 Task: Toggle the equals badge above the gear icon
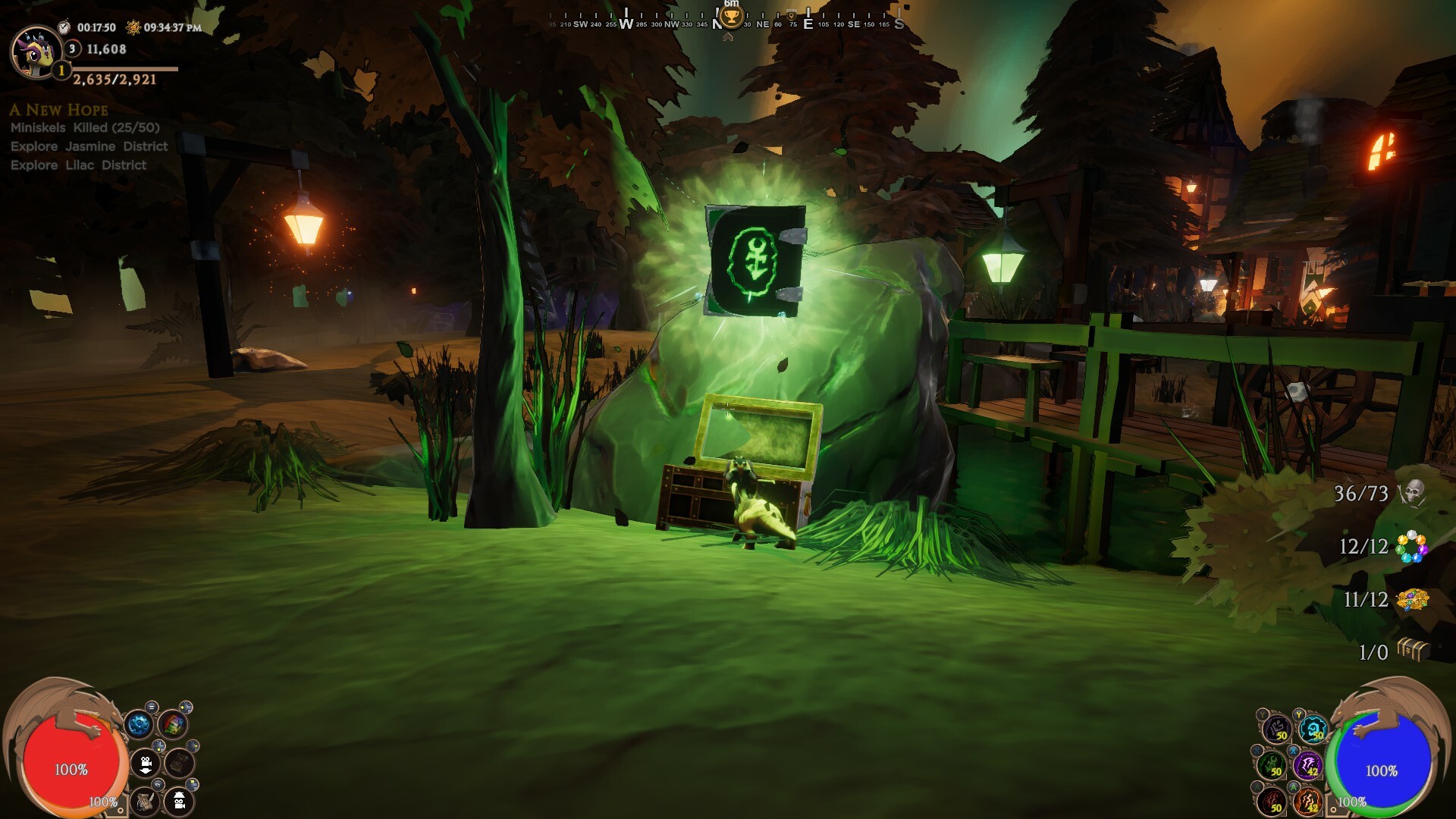pyautogui.click(x=152, y=707)
